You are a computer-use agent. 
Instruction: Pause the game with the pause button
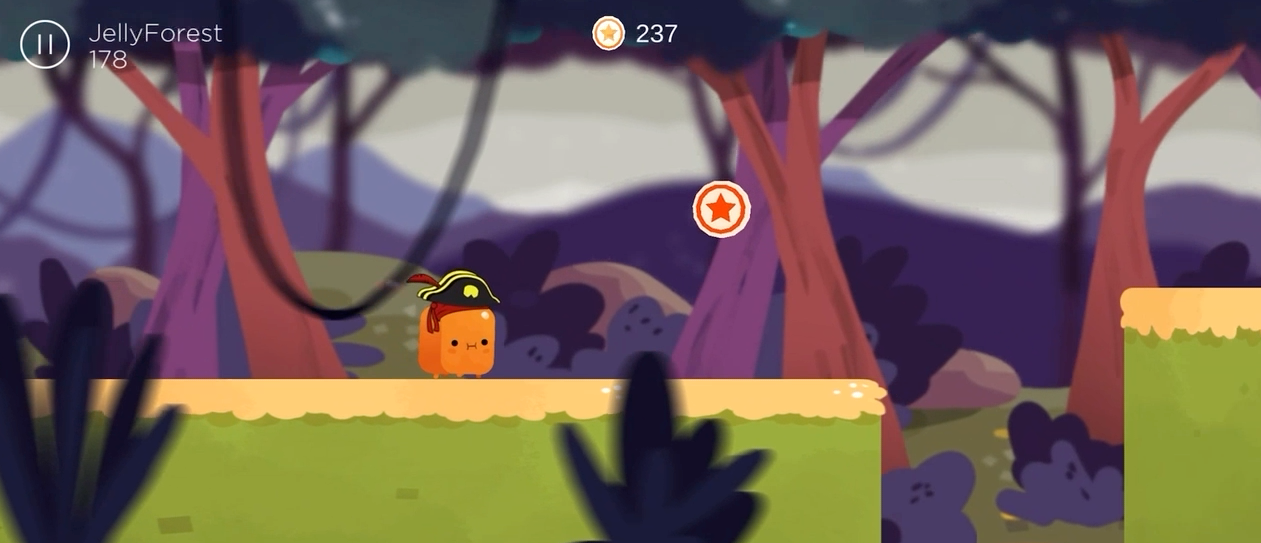45,44
